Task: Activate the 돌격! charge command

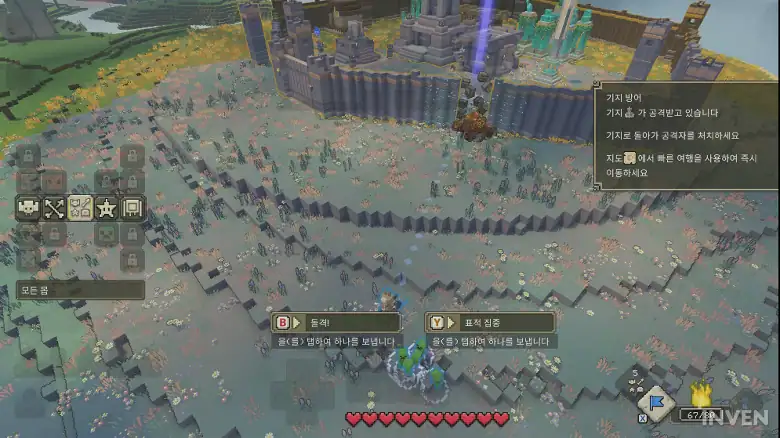Action: [x=335, y=322]
